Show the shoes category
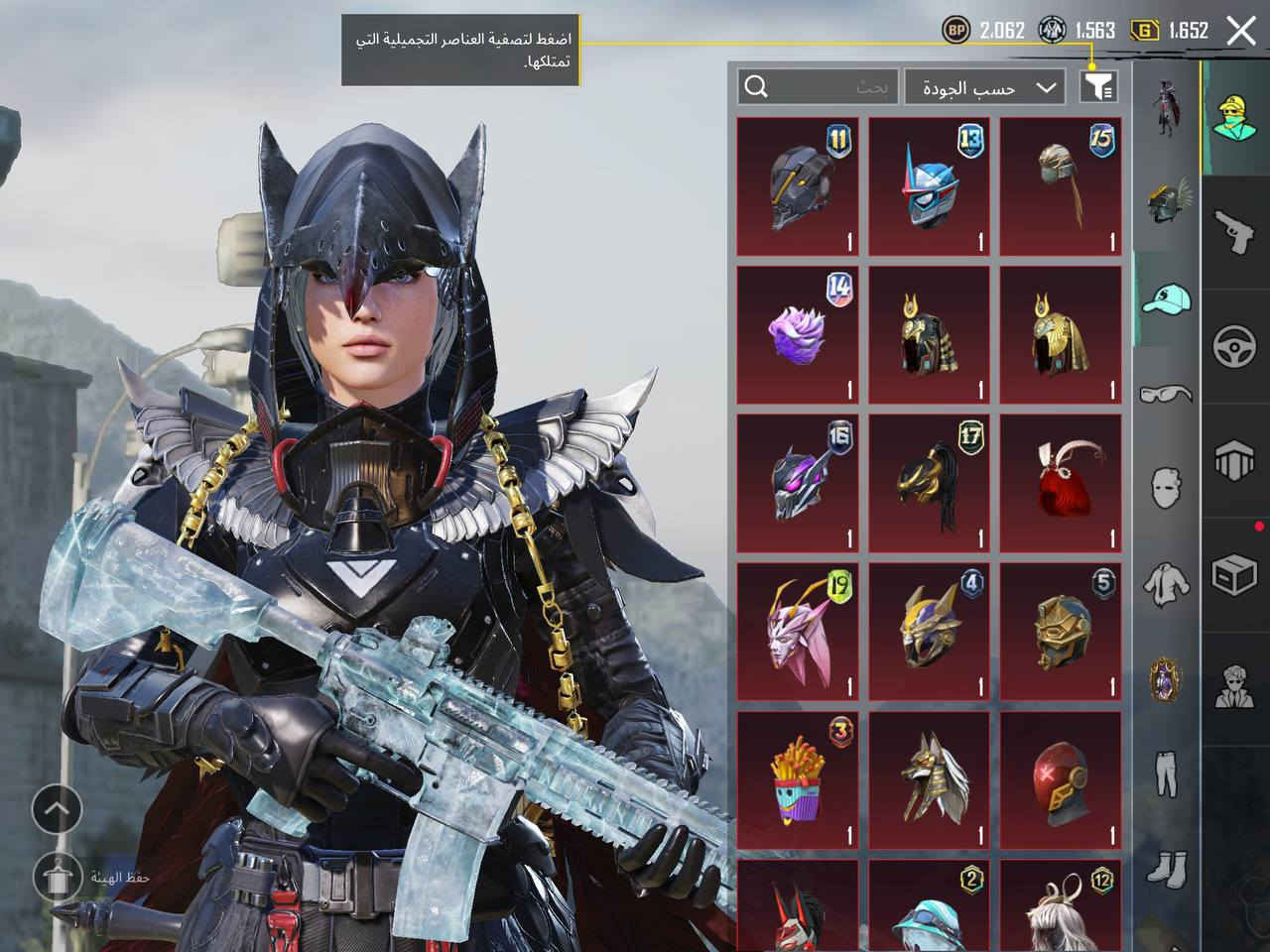This screenshot has width=1270, height=952. [x=1167, y=867]
